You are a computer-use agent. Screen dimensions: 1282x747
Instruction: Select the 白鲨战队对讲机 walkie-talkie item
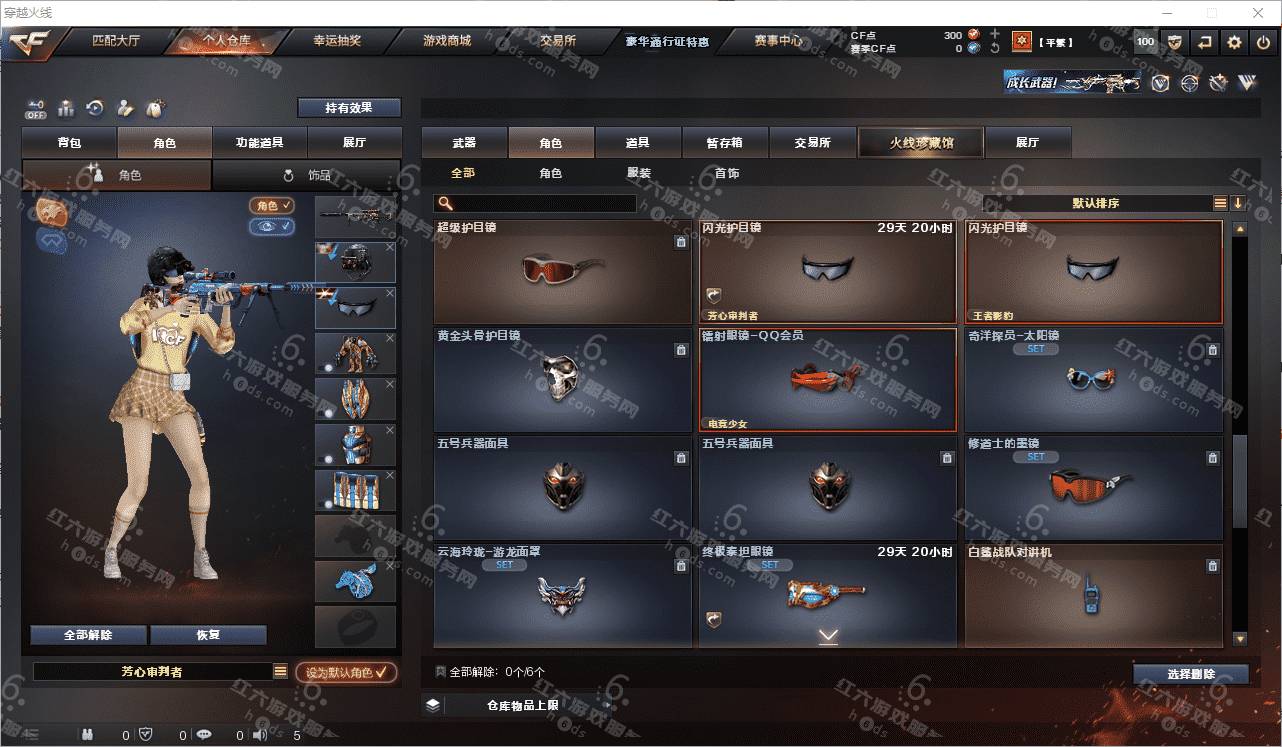[1093, 595]
